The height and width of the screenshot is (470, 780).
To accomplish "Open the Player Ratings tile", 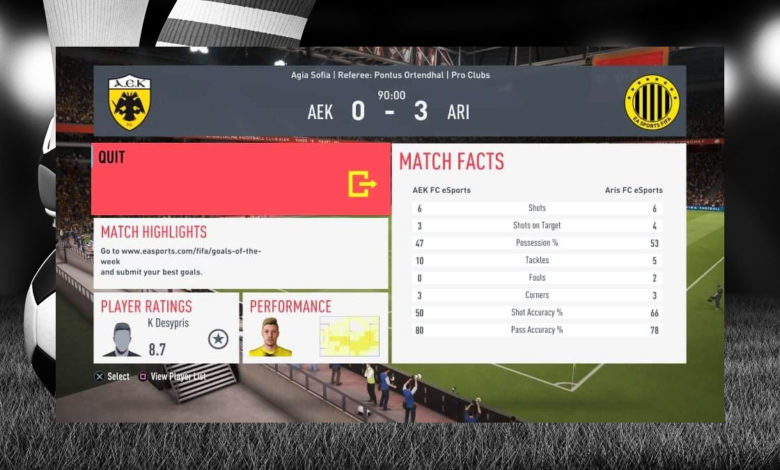I will [166, 328].
